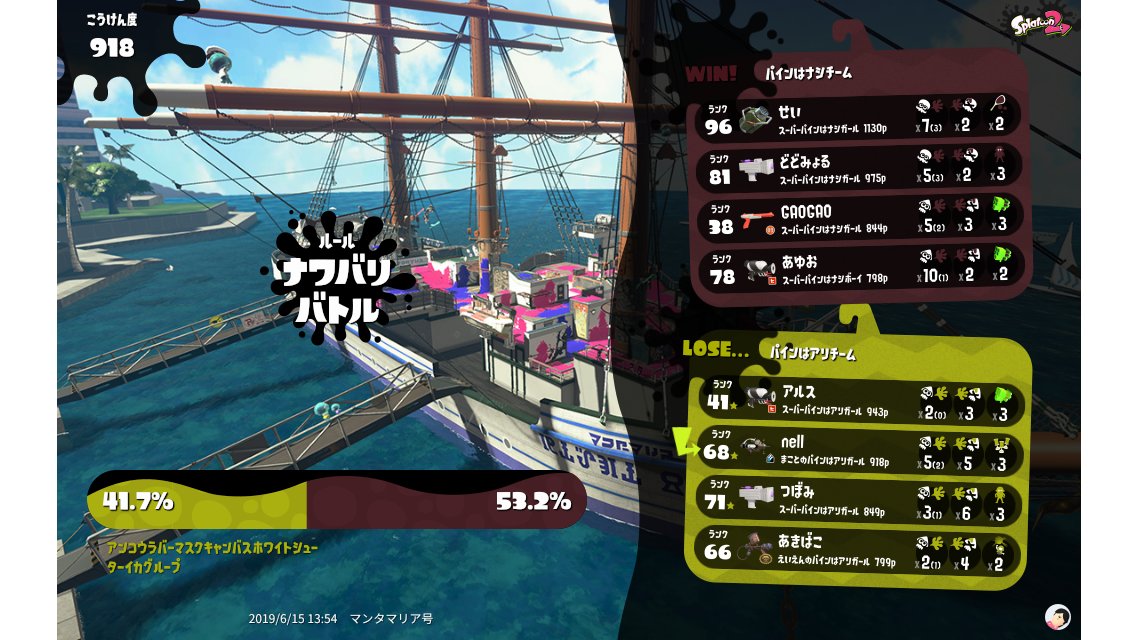
Task: Click the user avatar icon
Action: click(x=1057, y=616)
